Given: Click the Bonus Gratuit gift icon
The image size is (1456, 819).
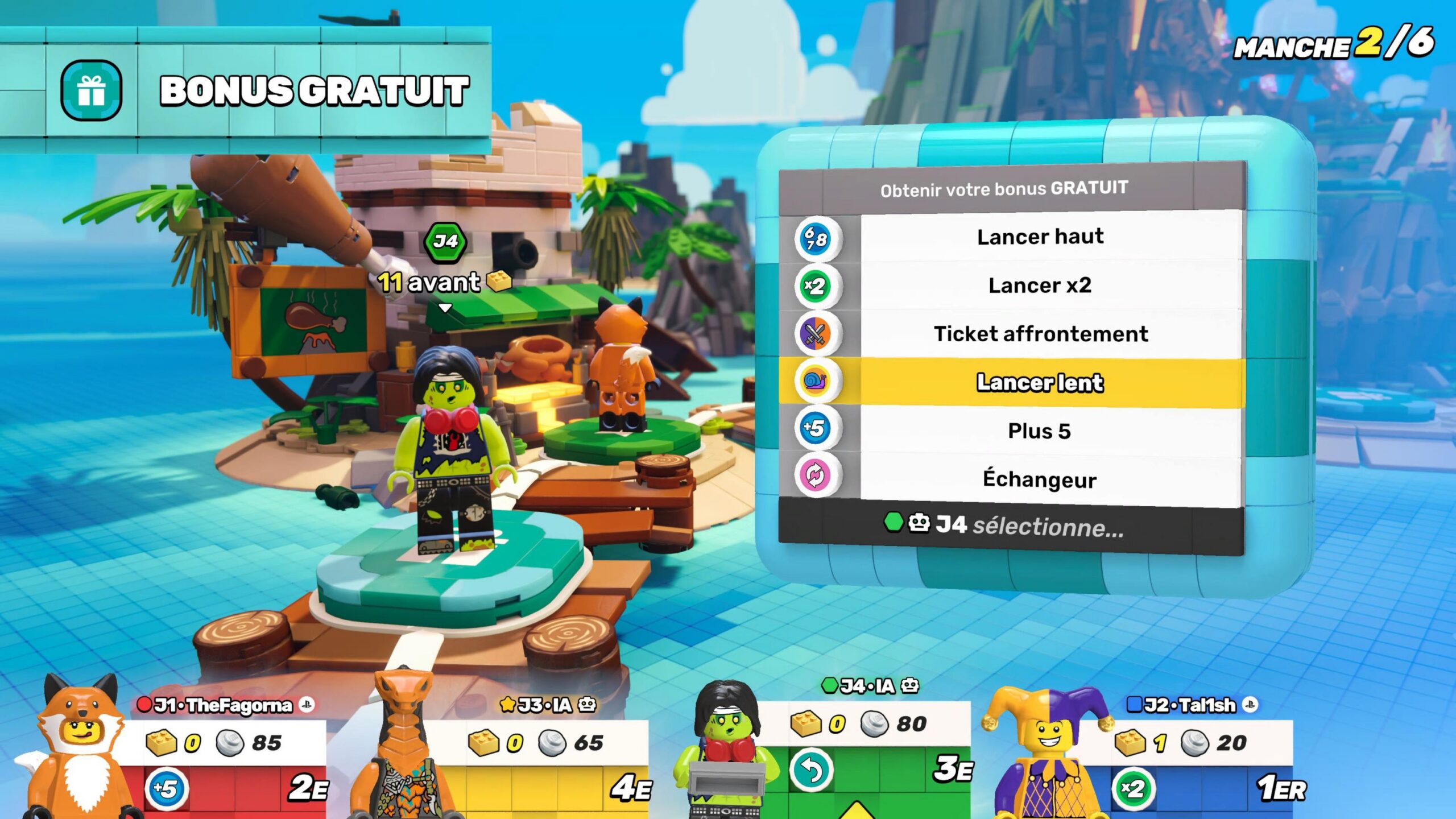Looking at the screenshot, I should point(91,90).
